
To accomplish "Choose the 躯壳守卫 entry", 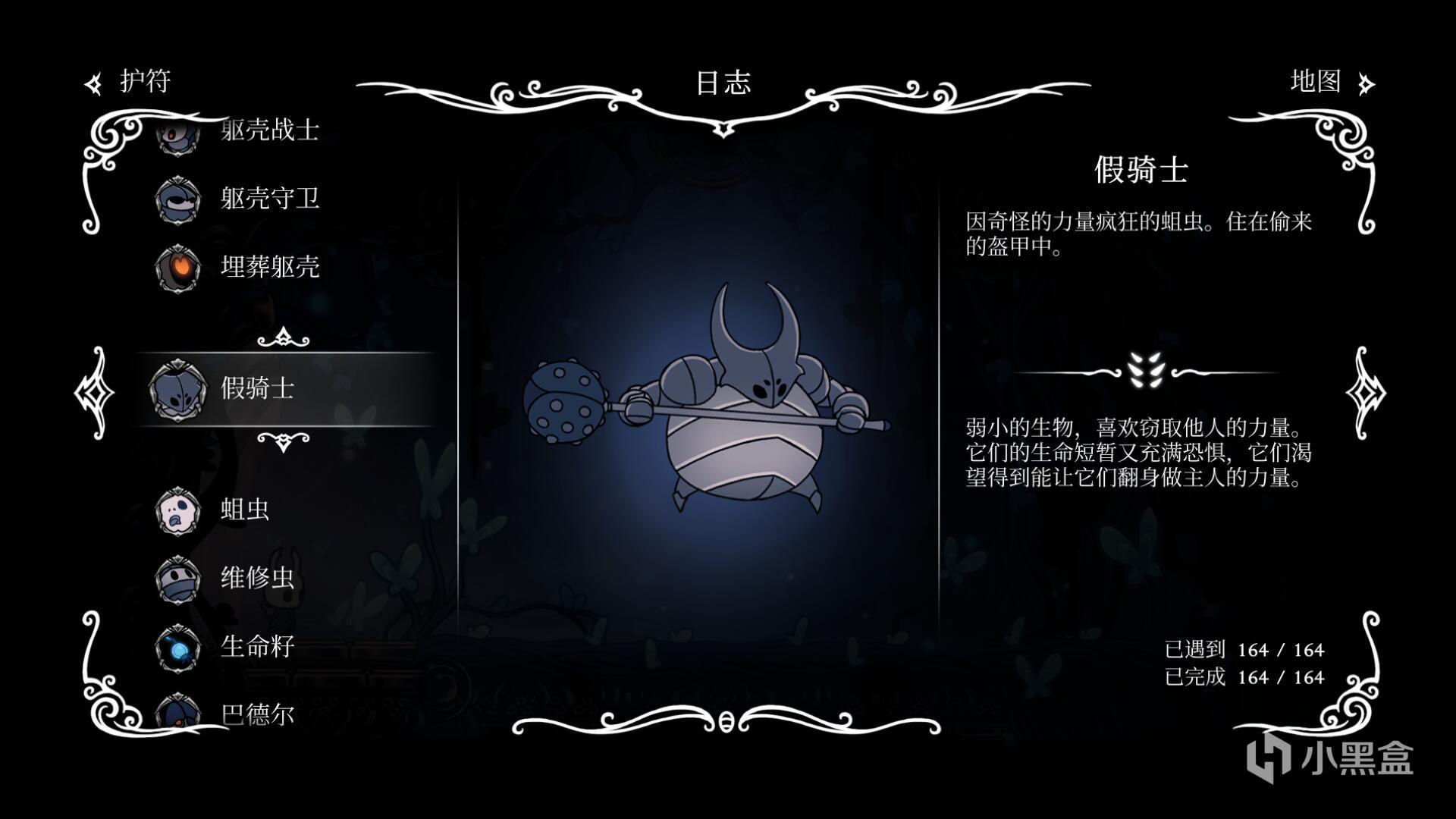I will coord(269,199).
